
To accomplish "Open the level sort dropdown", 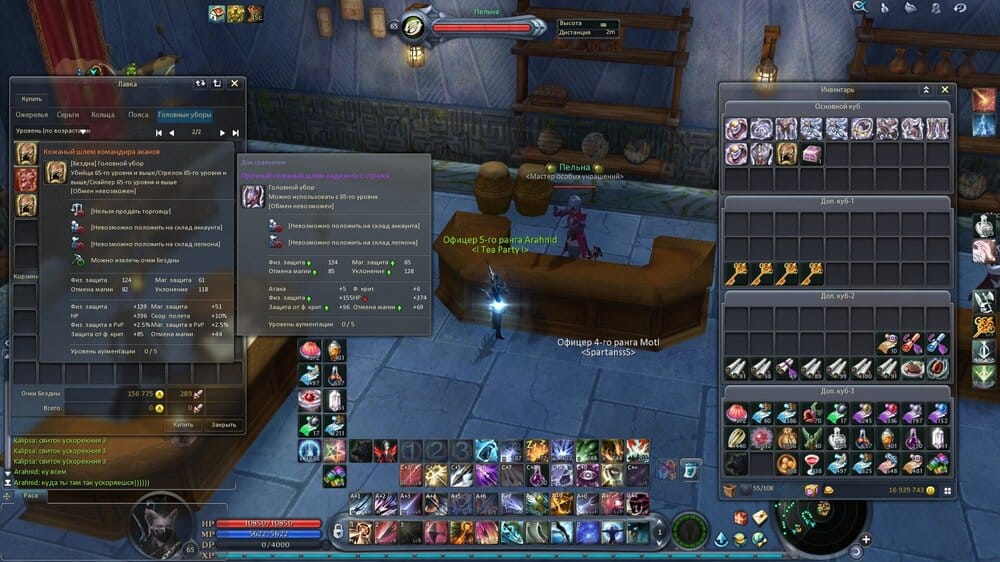I will coord(84,131).
